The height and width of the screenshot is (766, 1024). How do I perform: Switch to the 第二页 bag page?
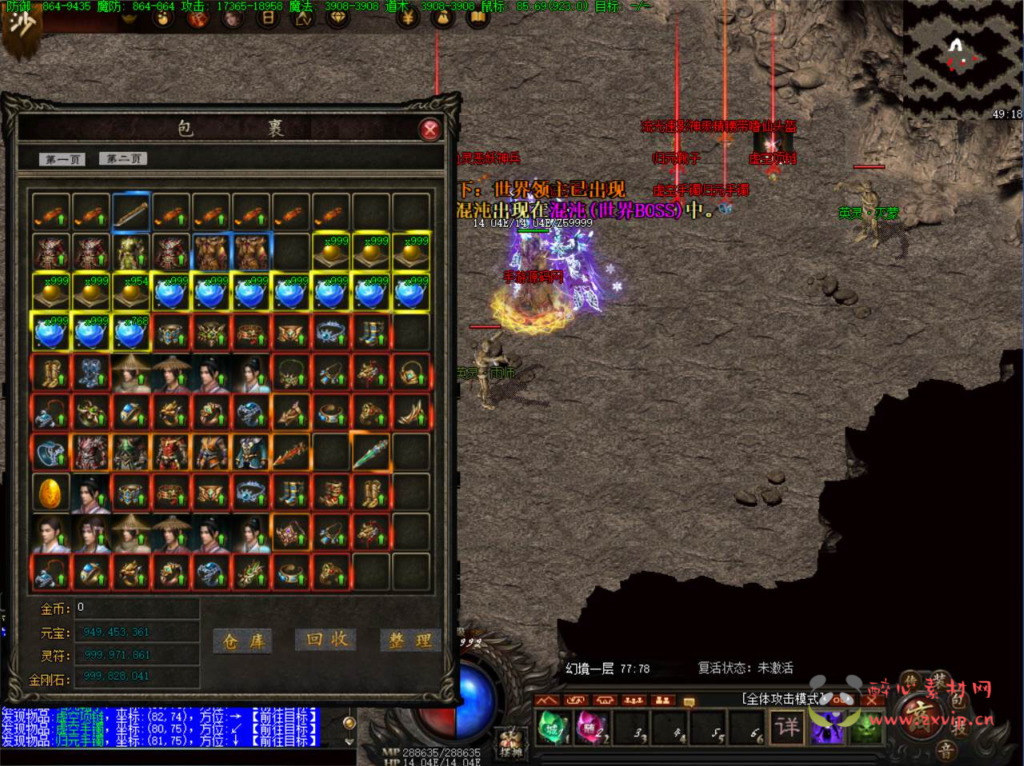coord(122,159)
